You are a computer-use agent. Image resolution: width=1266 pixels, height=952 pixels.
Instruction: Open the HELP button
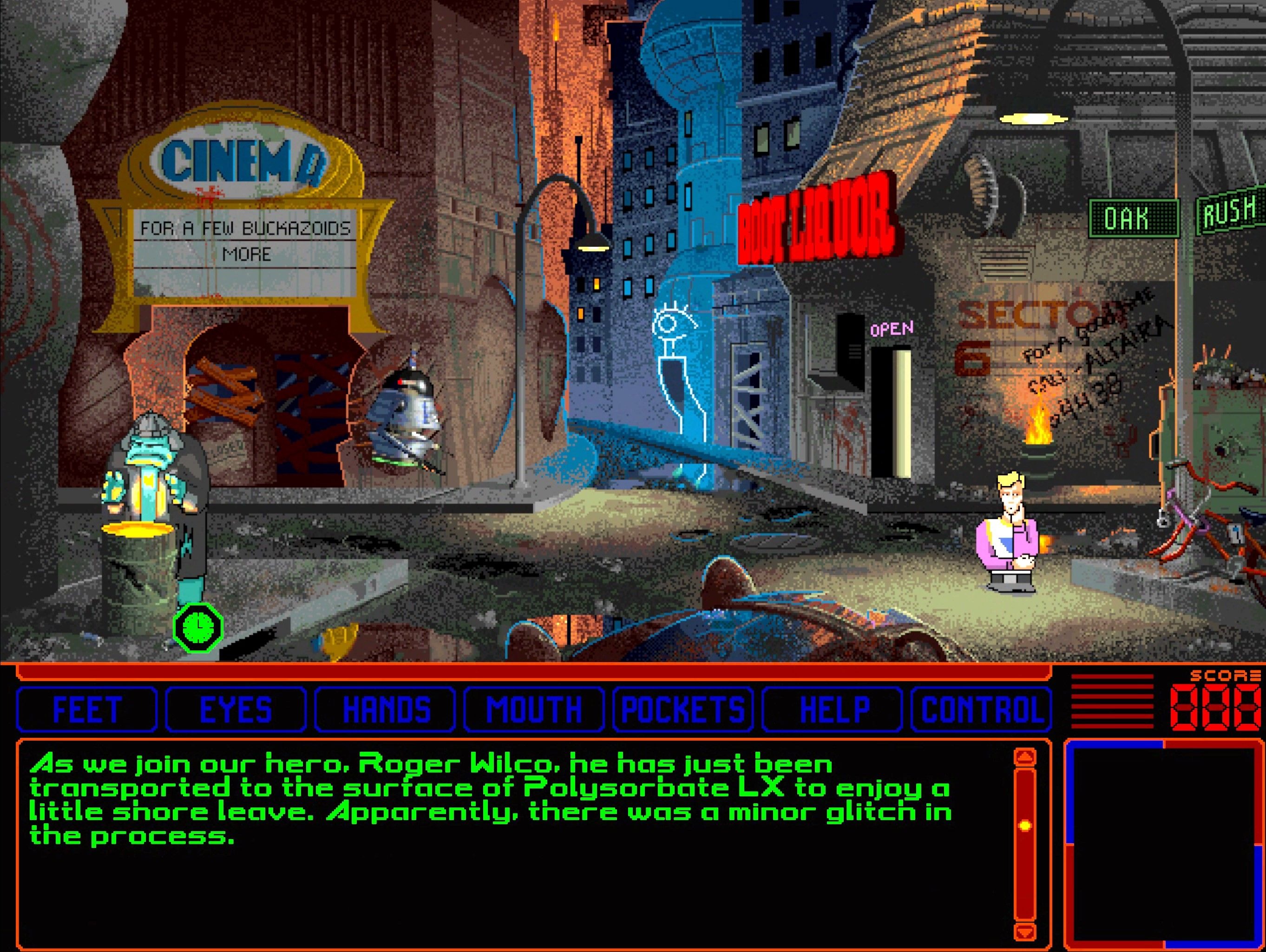[x=832, y=709]
